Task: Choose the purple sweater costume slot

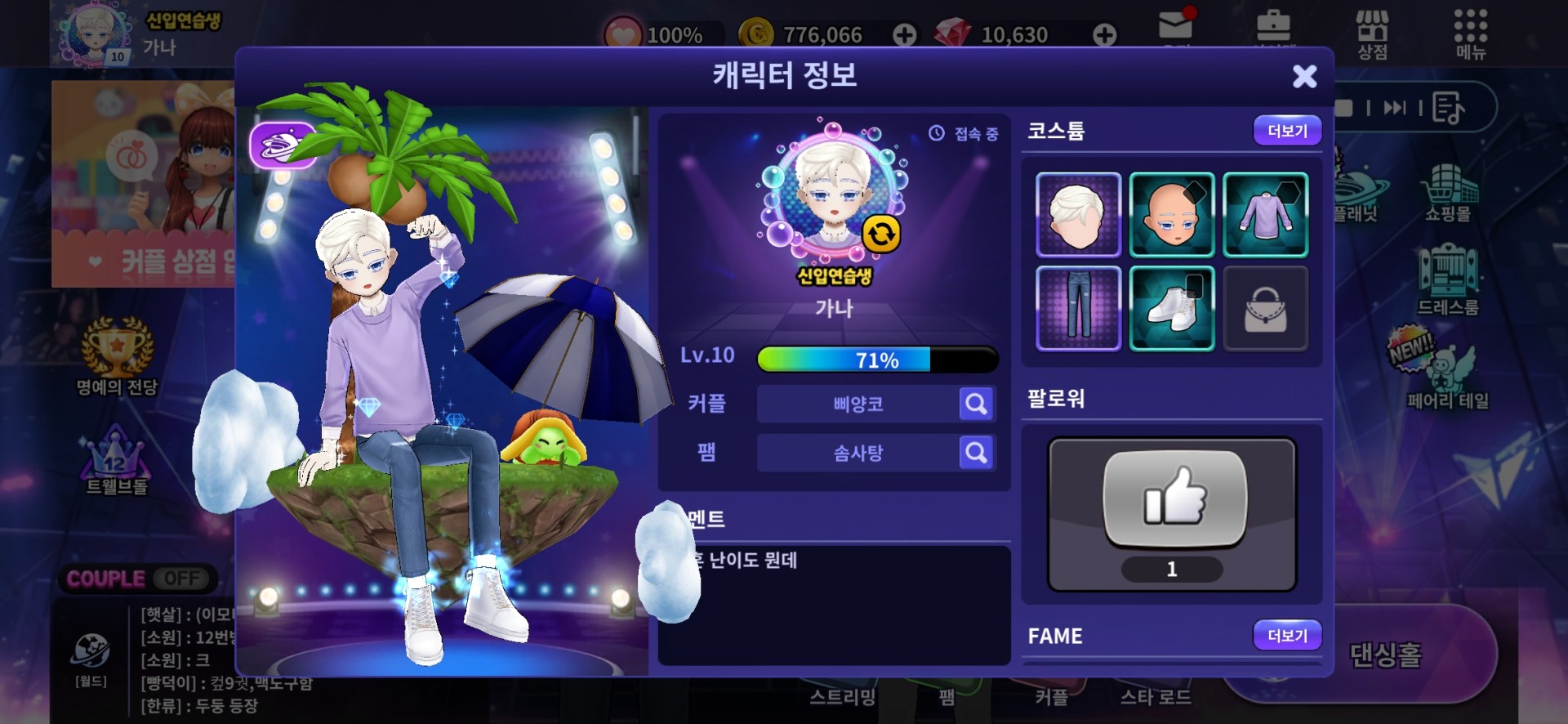Action: (1265, 215)
